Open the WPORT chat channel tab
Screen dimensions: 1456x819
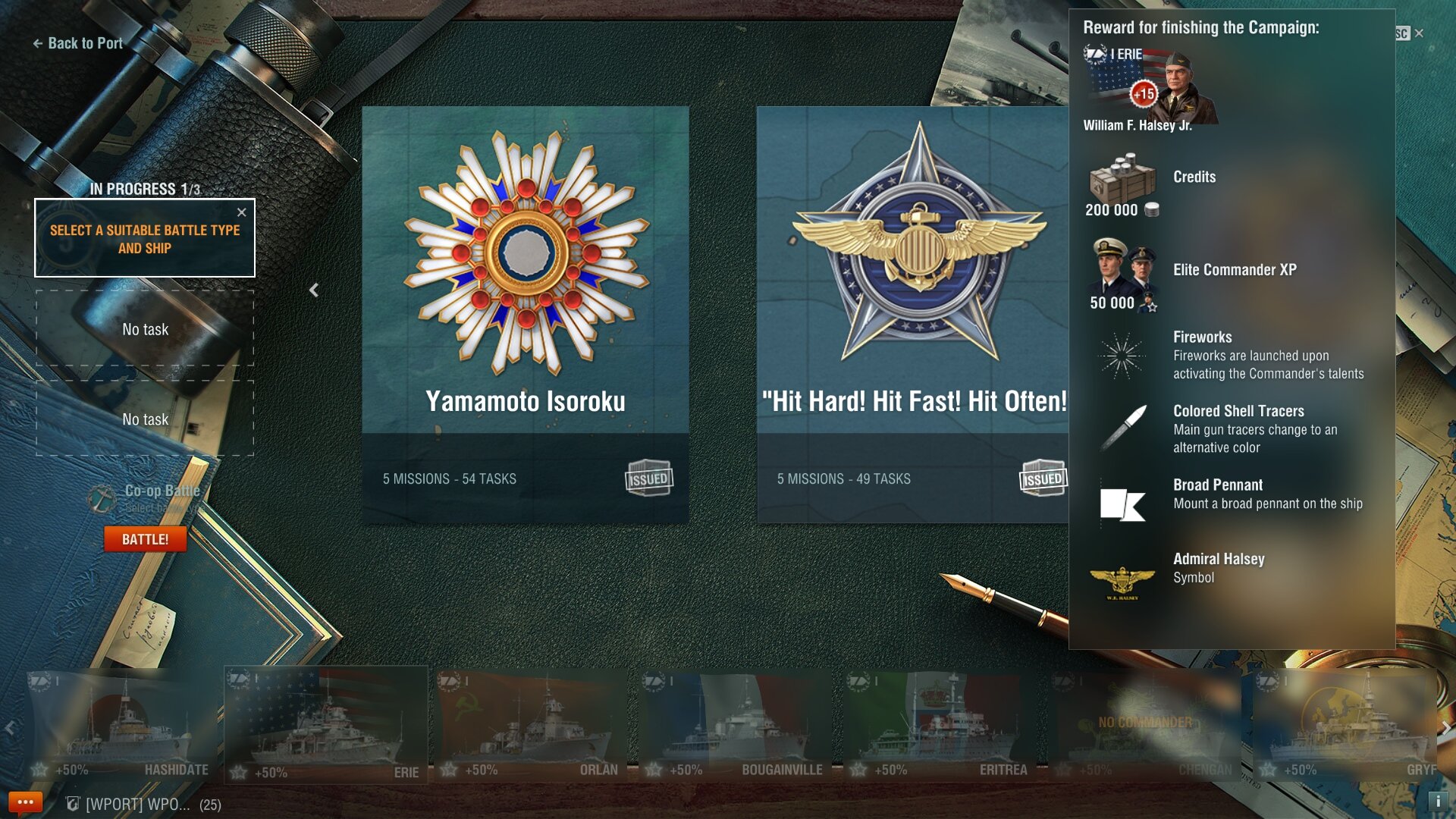(x=136, y=805)
